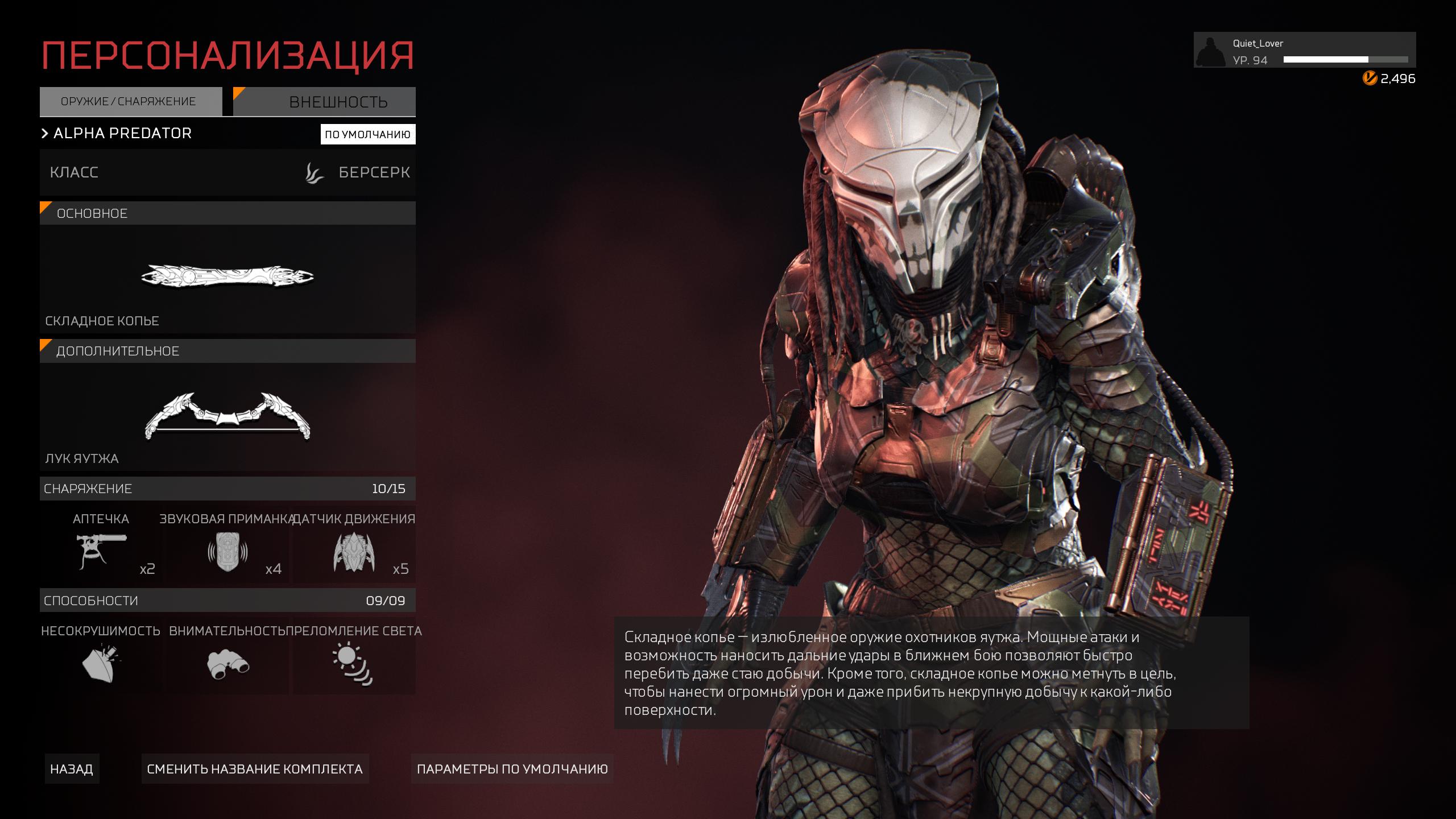Open the Quiet_Lover player profile card
Viewport: 1456px width, 819px height.
coord(1304,51)
